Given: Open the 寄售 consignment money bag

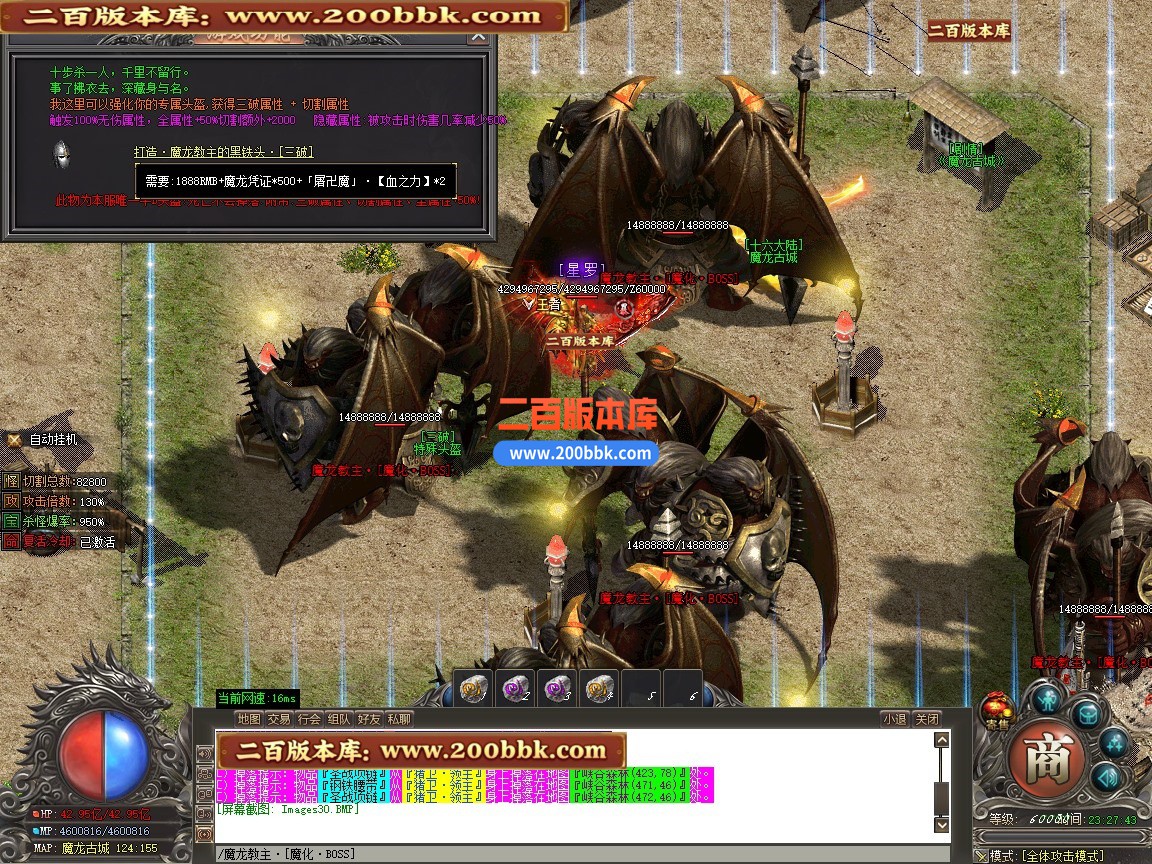Looking at the screenshot, I should (996, 709).
